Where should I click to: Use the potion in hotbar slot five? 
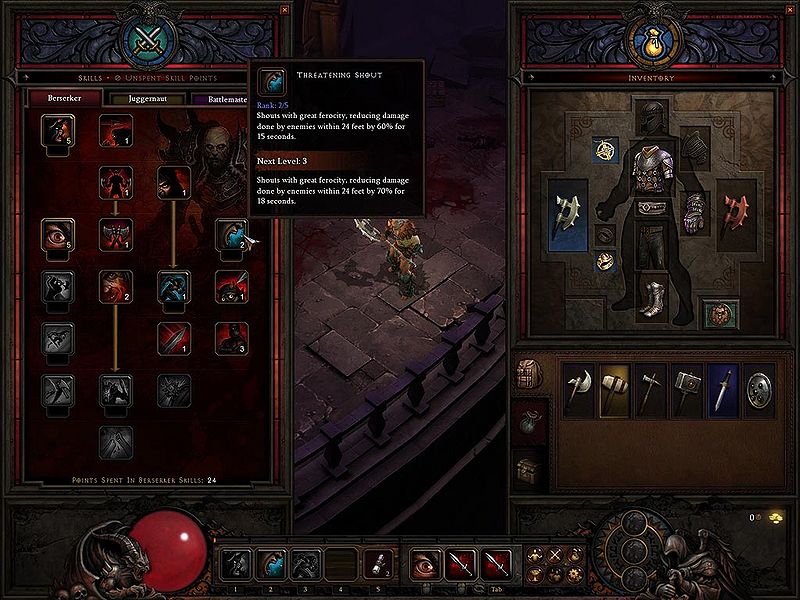(x=376, y=565)
